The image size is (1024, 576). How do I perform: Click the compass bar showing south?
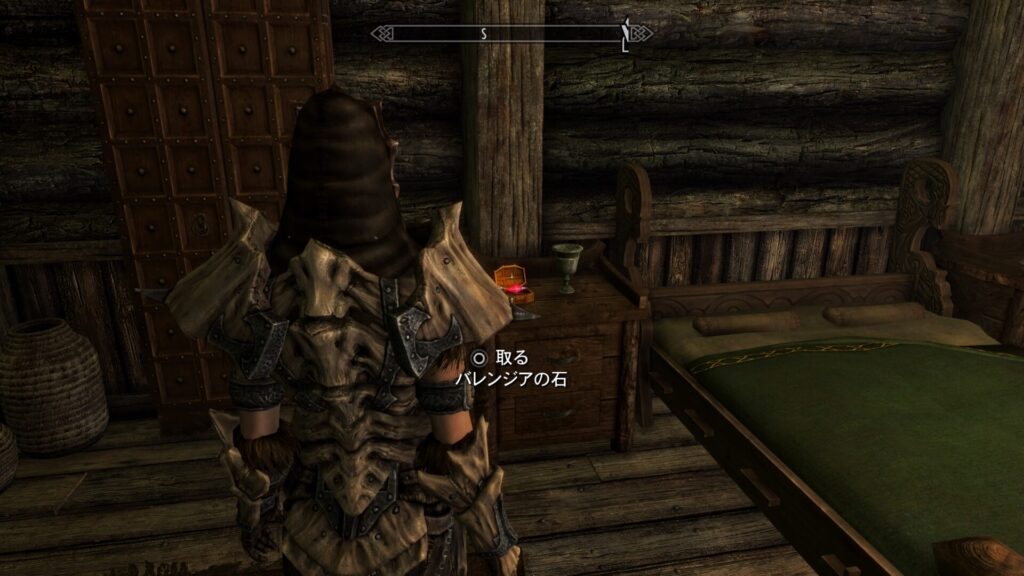click(511, 34)
